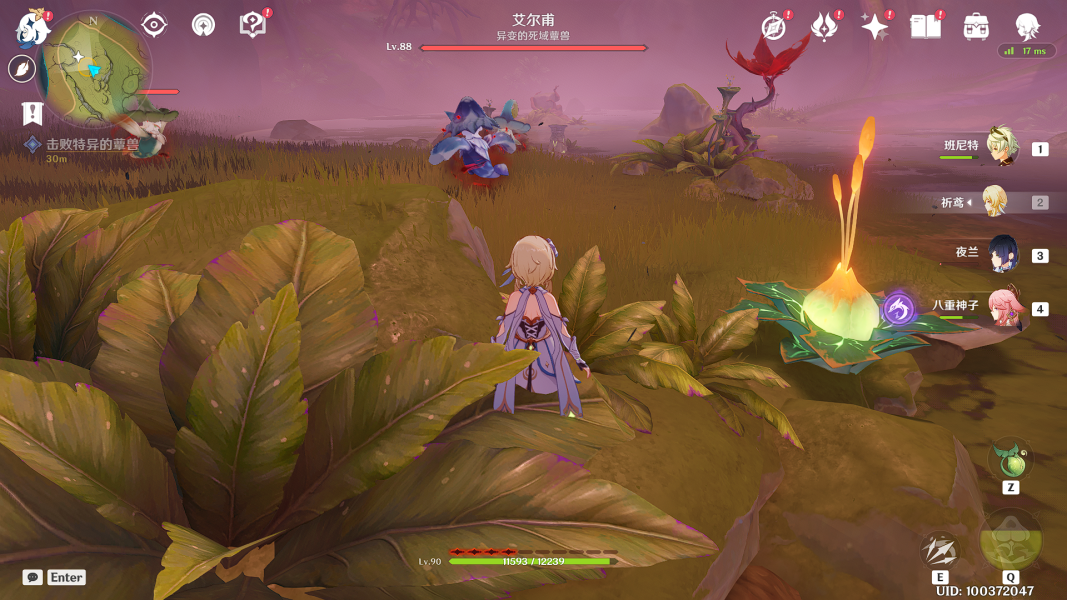1067x600 pixels.
Task: Click the leaf icon beside the minimap
Action: tap(21, 69)
